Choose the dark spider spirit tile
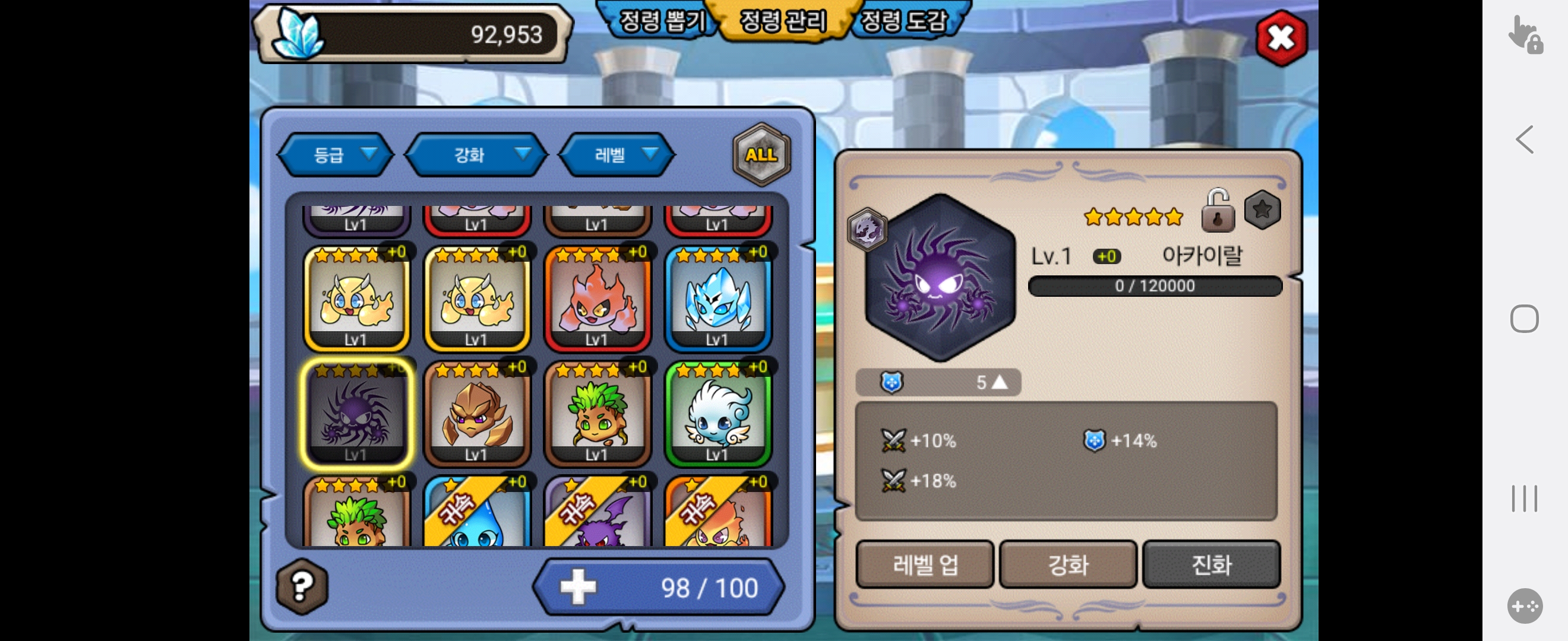 356,414
